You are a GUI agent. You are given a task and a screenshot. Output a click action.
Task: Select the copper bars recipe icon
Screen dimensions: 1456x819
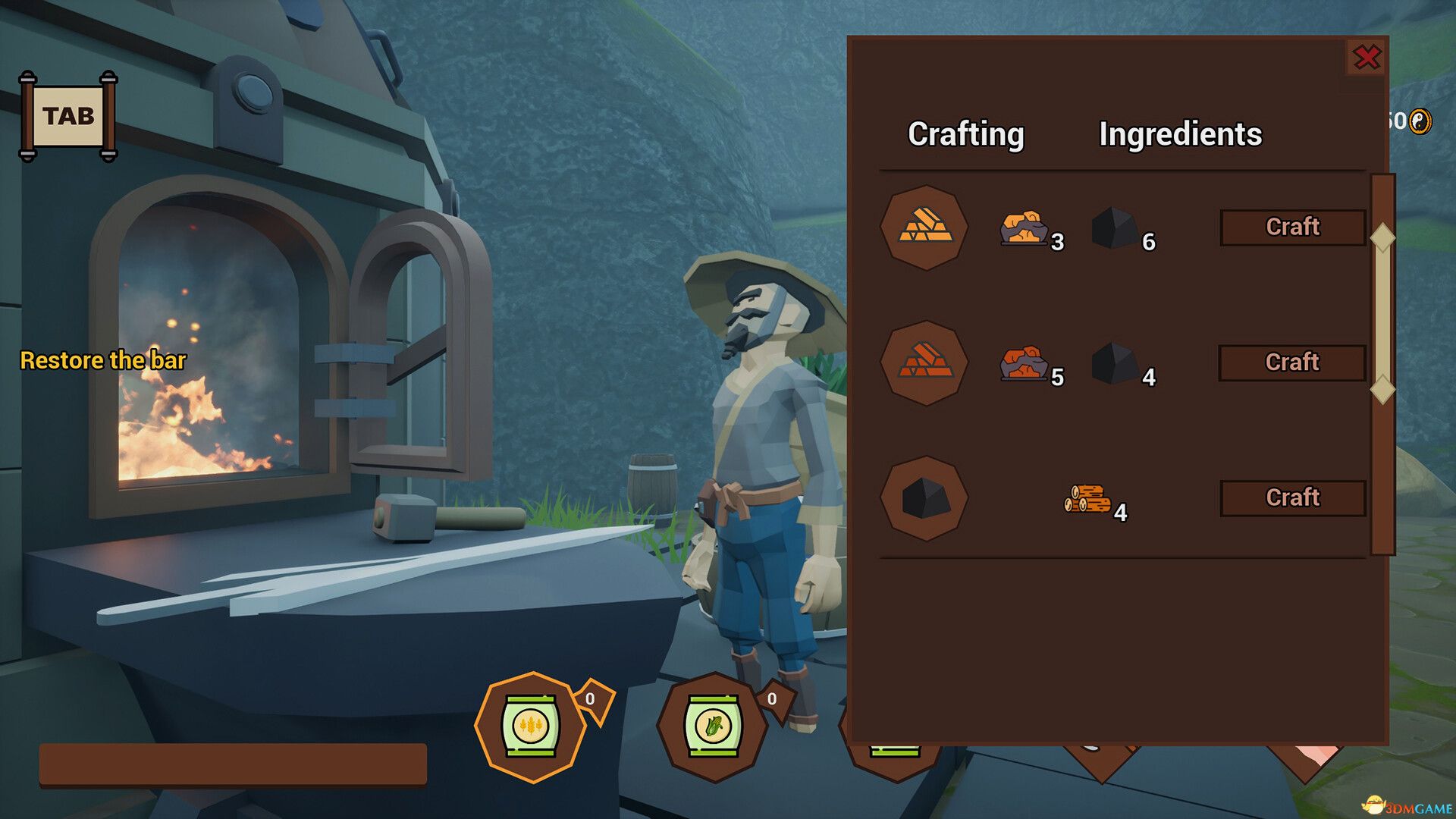(x=924, y=362)
